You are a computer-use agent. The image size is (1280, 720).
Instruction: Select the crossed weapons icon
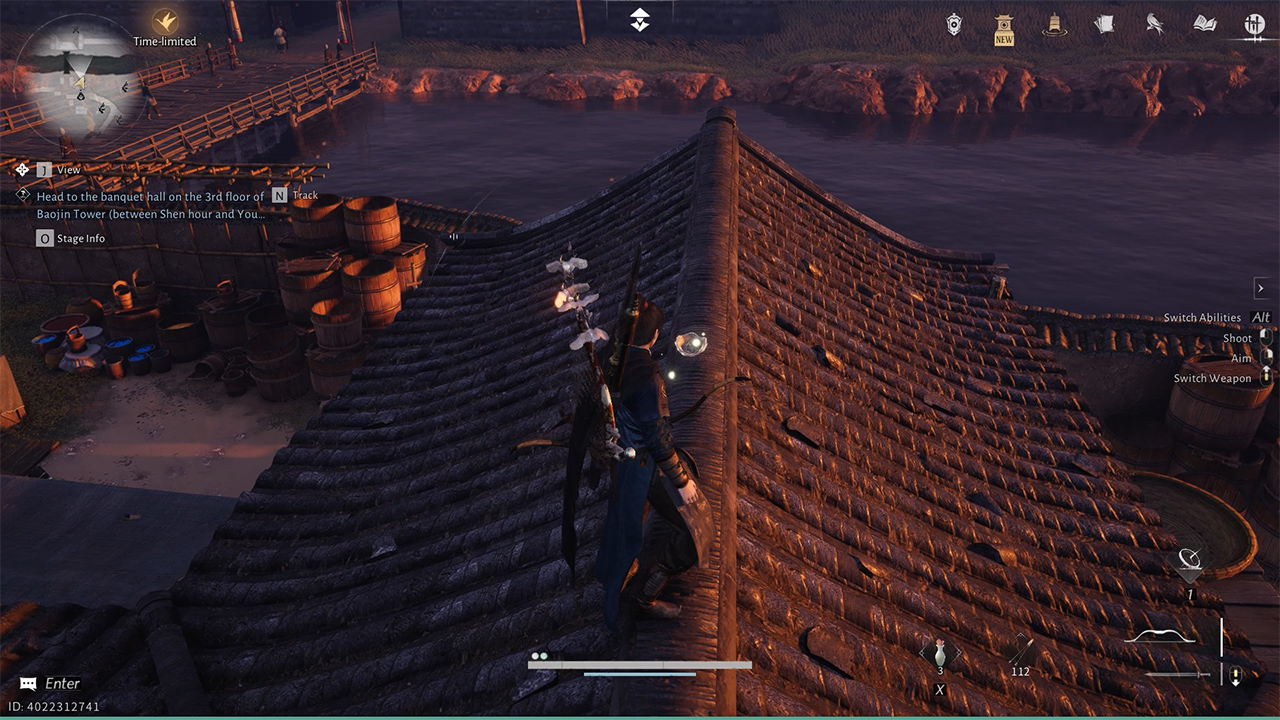[x=1253, y=25]
